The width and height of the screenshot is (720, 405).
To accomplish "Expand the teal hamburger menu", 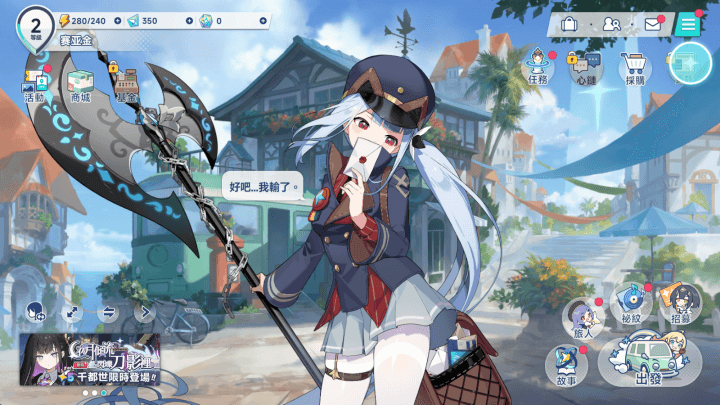I will [688, 23].
